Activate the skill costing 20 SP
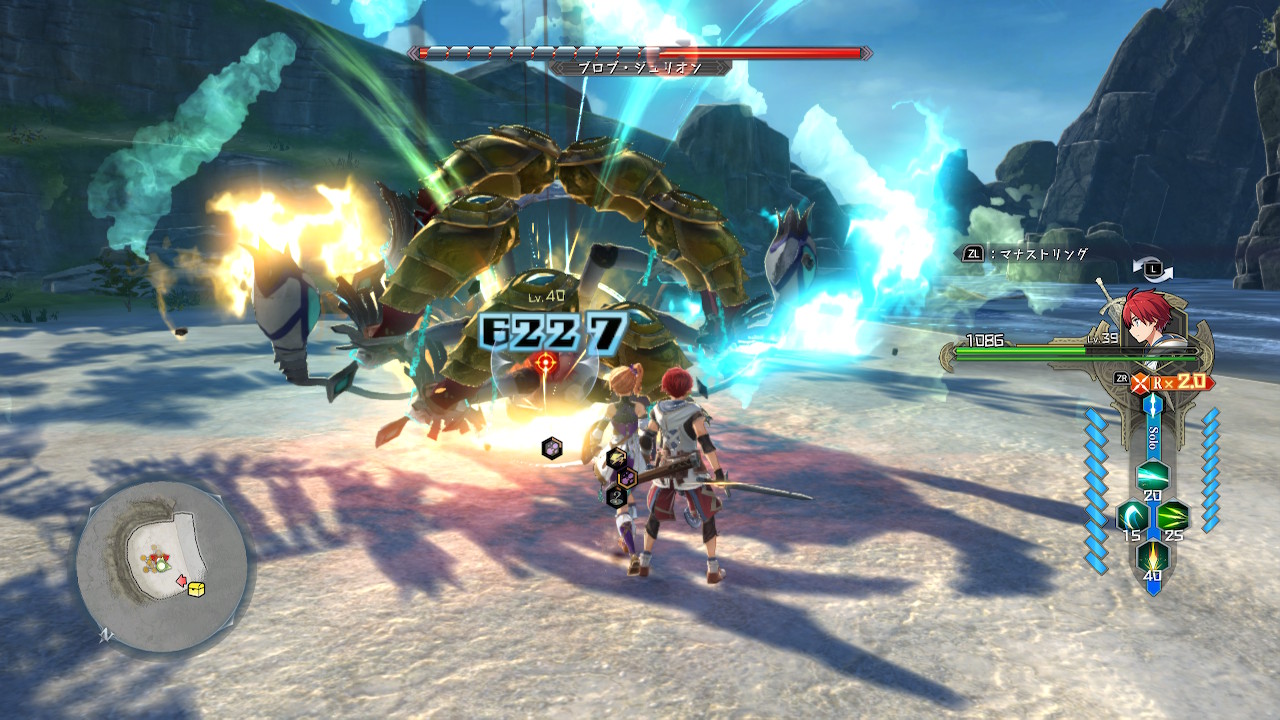The image size is (1280, 720). coord(1152,474)
